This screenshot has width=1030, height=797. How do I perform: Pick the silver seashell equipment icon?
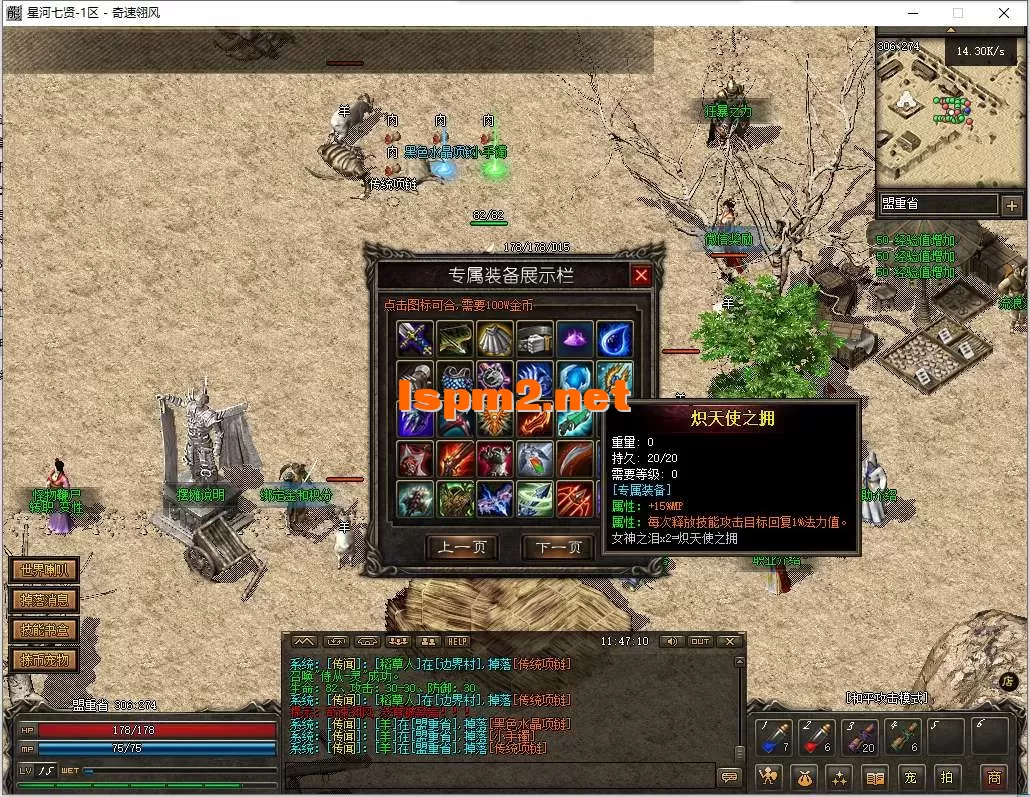(494, 338)
